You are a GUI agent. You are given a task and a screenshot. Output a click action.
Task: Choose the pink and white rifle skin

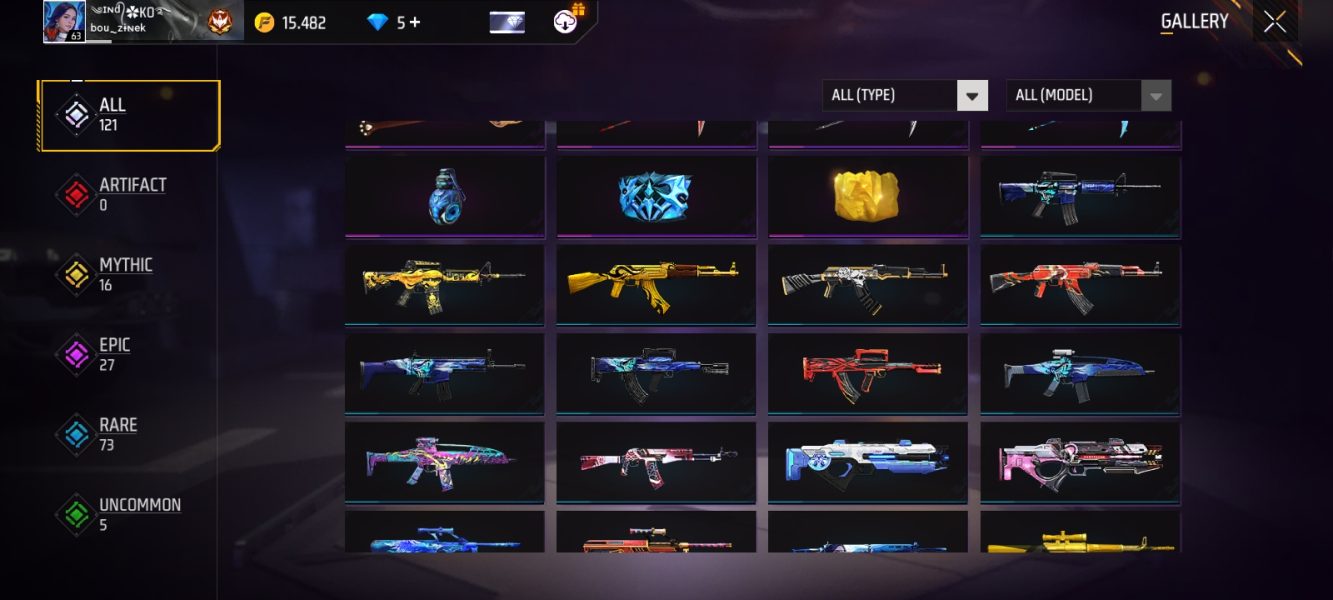pos(1080,461)
